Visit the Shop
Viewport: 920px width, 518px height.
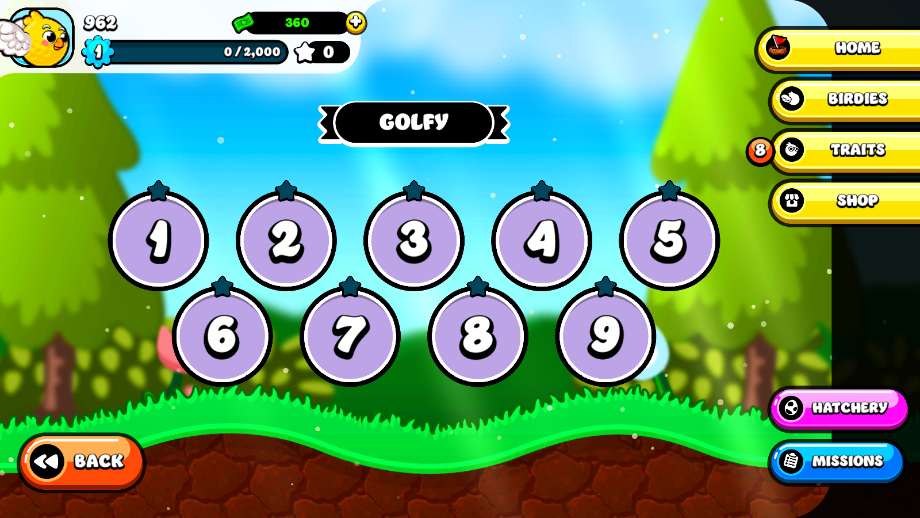point(844,201)
